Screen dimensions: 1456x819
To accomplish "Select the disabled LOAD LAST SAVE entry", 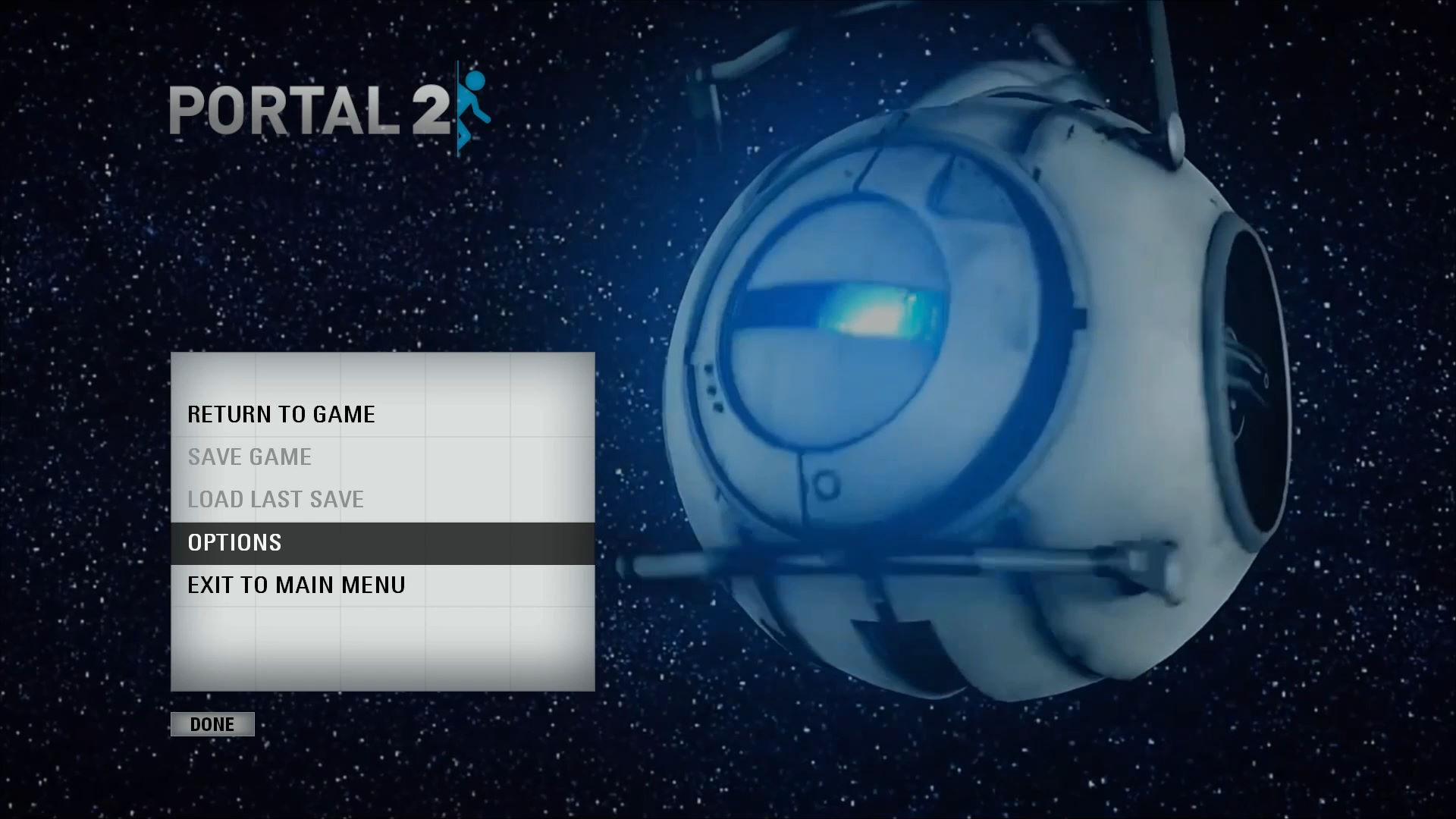I will tap(275, 499).
